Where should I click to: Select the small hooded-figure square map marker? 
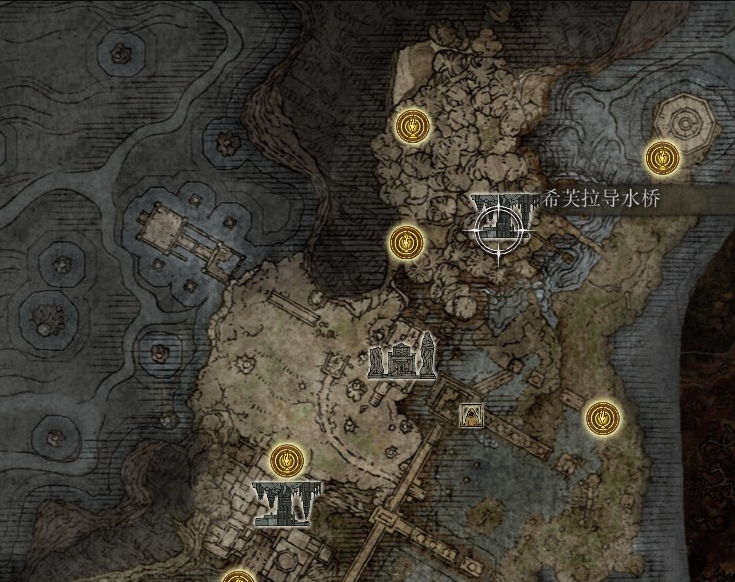(468, 414)
